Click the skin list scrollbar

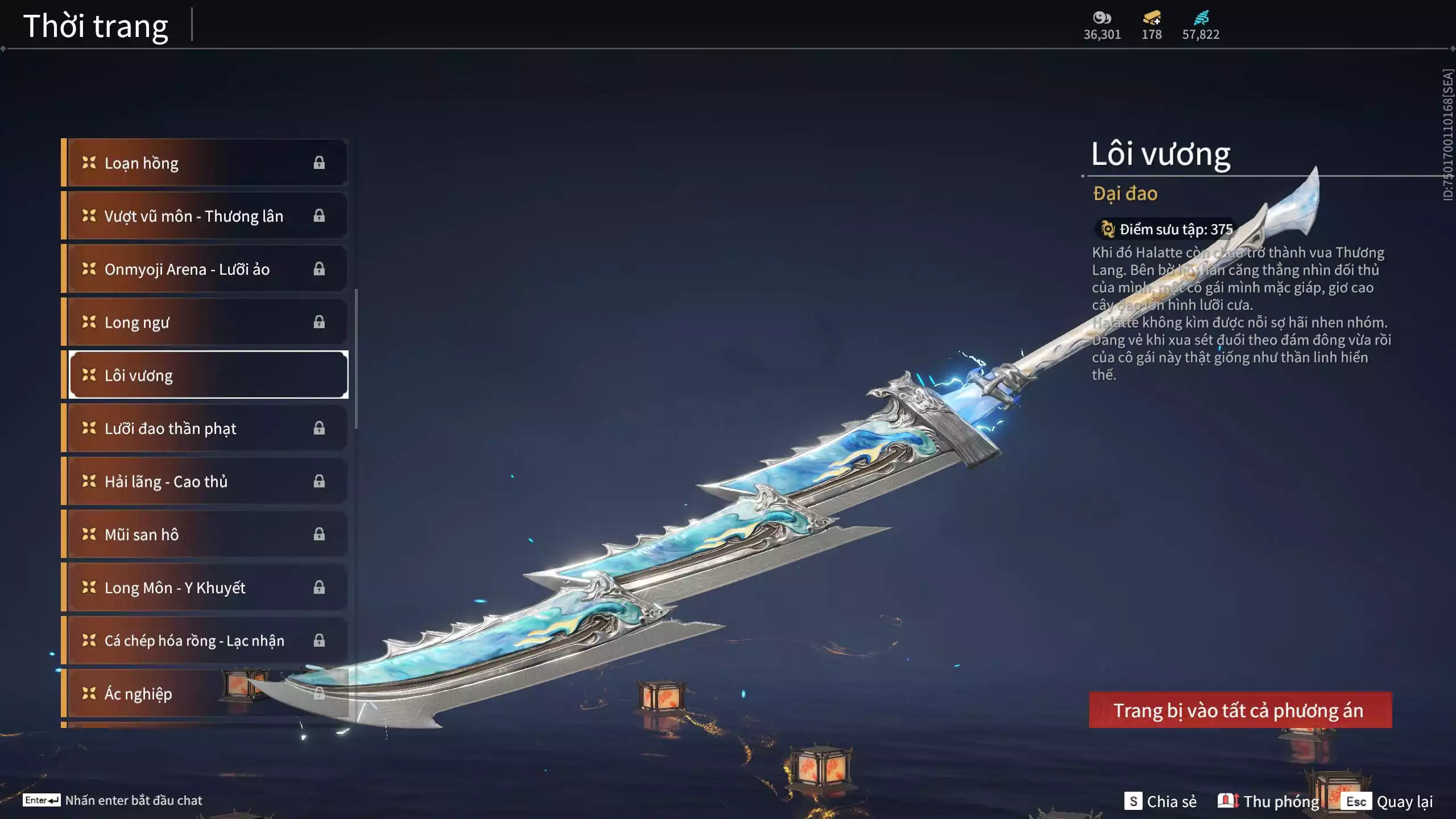356,358
